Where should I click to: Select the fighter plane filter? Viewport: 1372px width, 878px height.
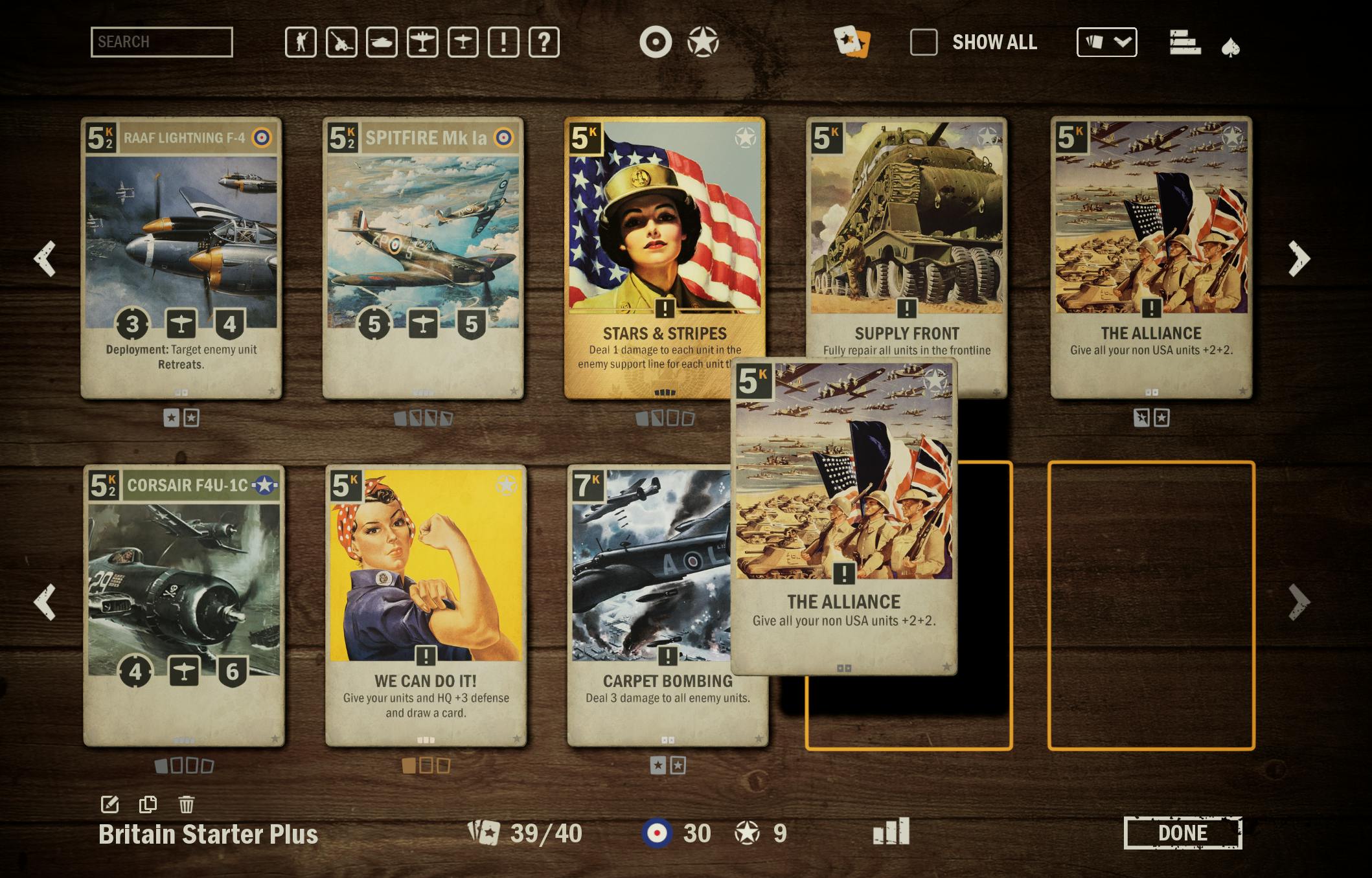pos(464,43)
